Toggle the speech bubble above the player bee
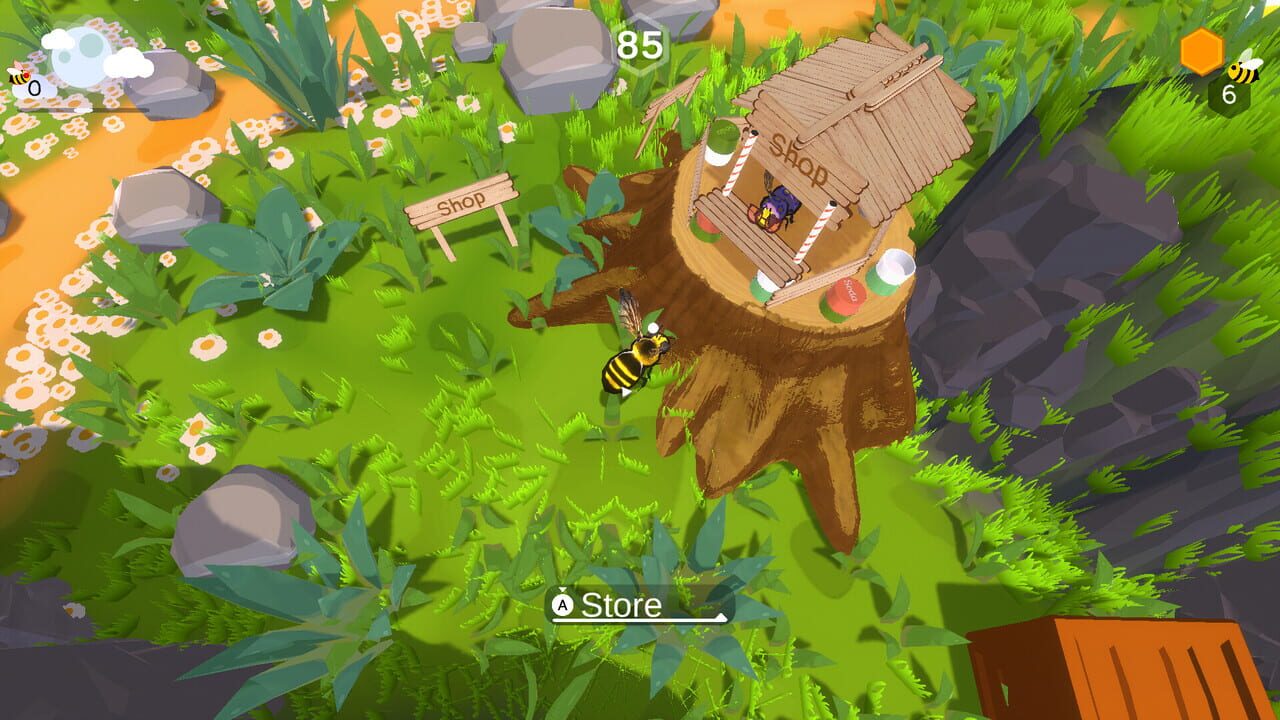 pos(655,326)
